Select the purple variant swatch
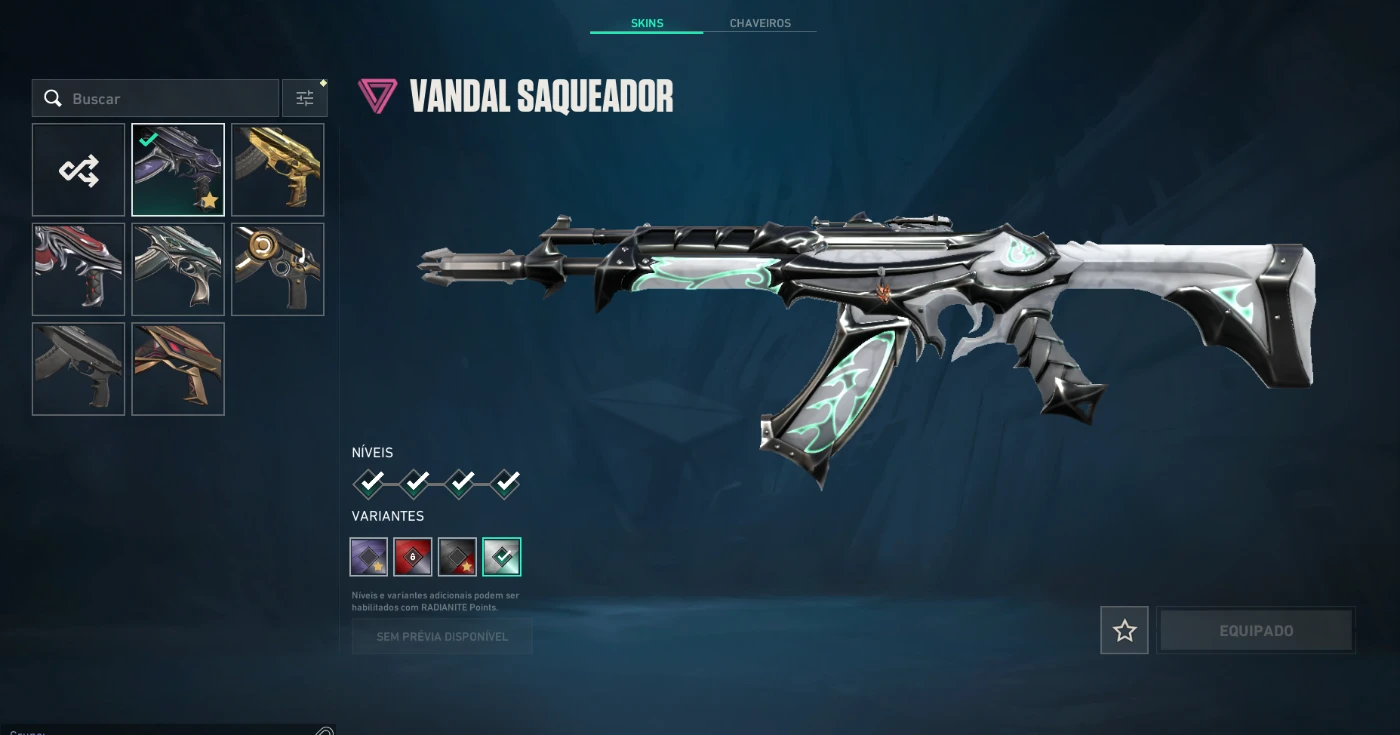Viewport: 1400px width, 735px height. 369,557
